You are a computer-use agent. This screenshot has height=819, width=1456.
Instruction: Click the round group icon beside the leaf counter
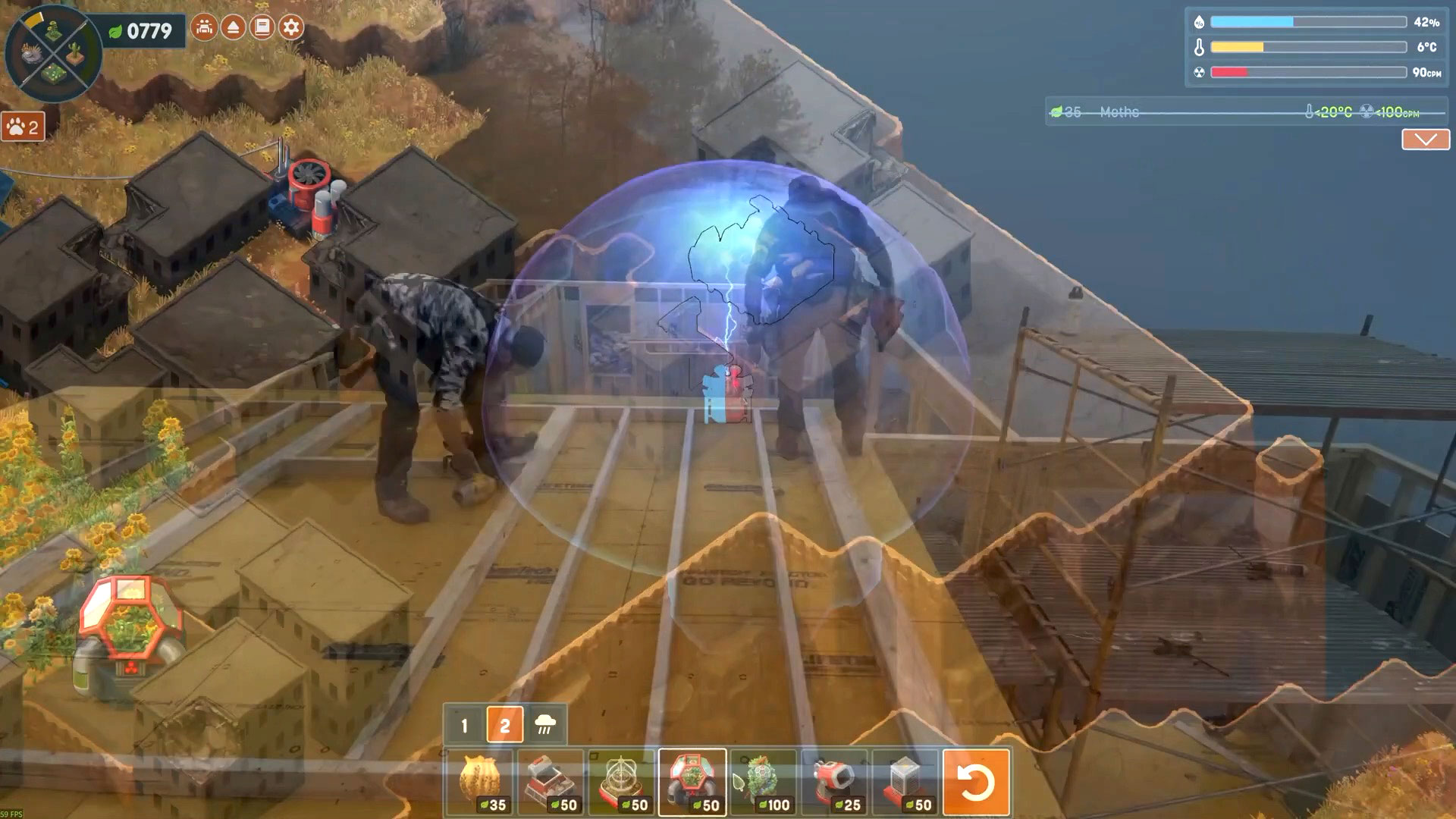[x=204, y=28]
